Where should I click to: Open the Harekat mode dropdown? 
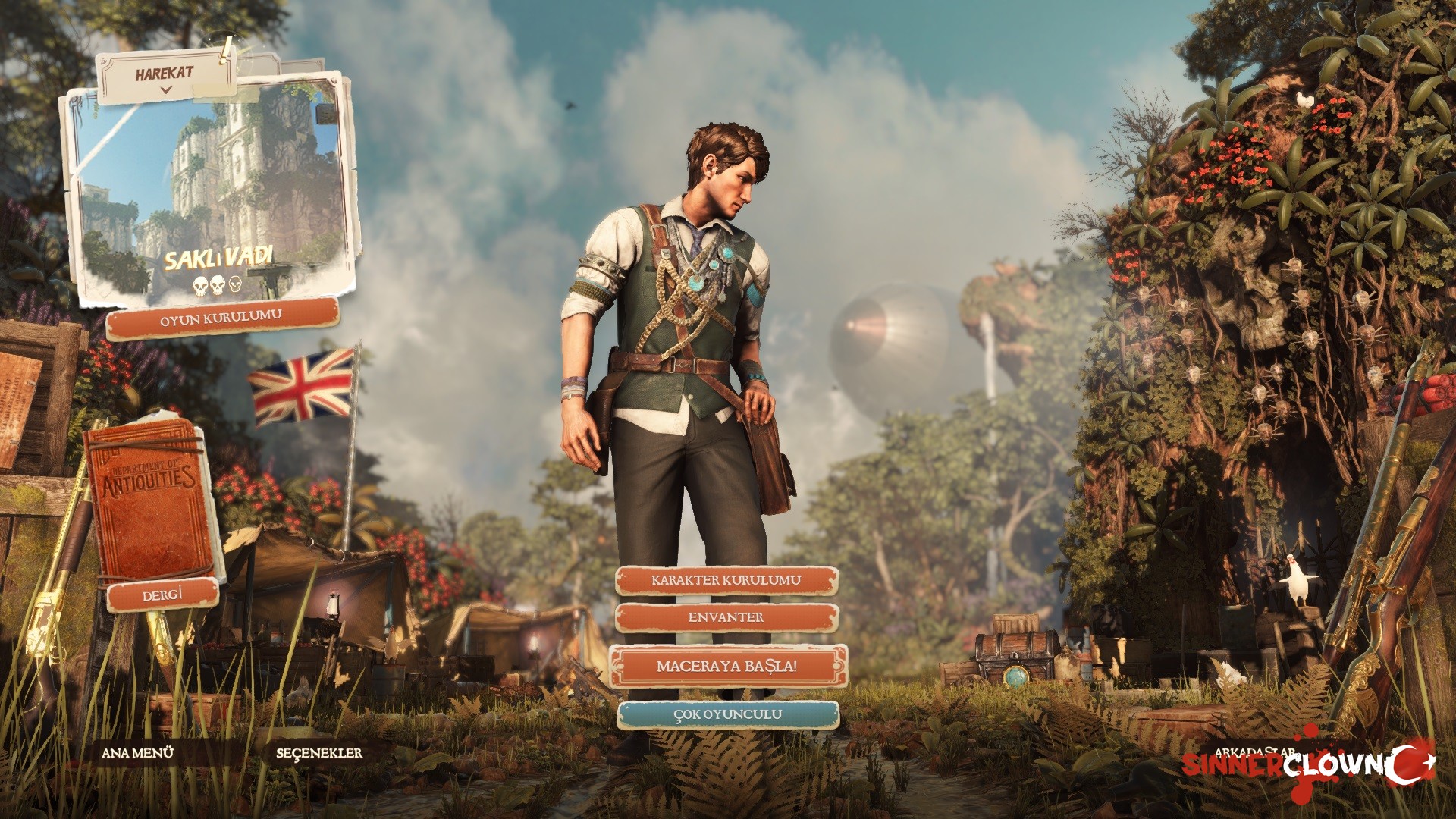pyautogui.click(x=165, y=77)
